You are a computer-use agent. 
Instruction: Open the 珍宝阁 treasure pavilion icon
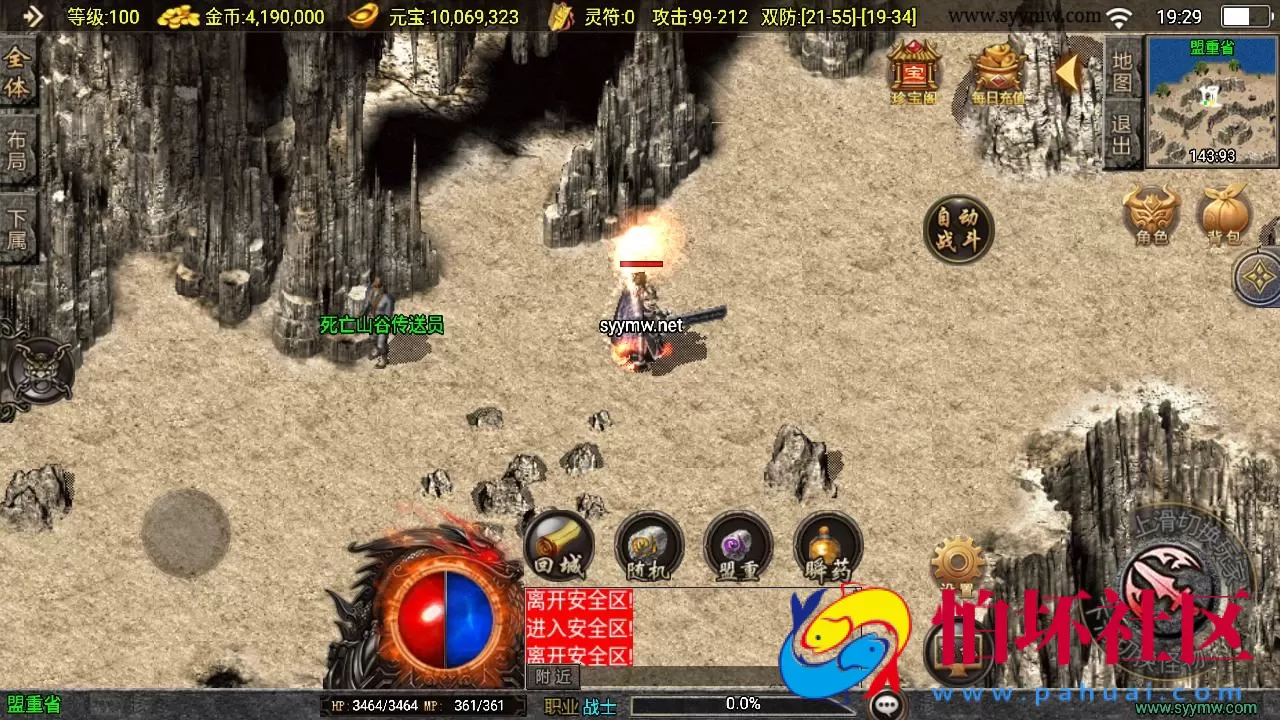pyautogui.click(x=912, y=70)
